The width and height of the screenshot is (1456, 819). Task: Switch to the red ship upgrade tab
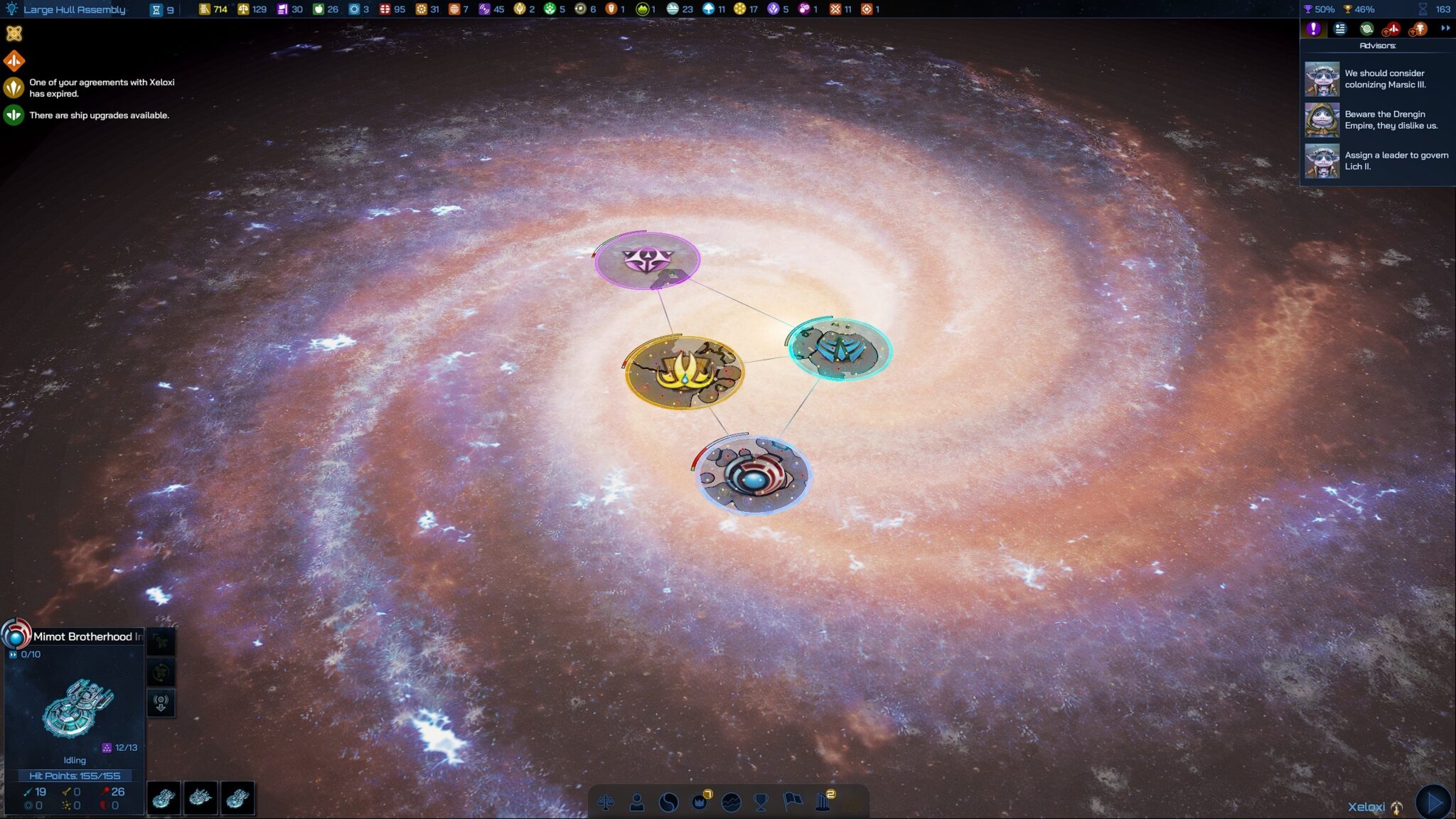point(1392,29)
